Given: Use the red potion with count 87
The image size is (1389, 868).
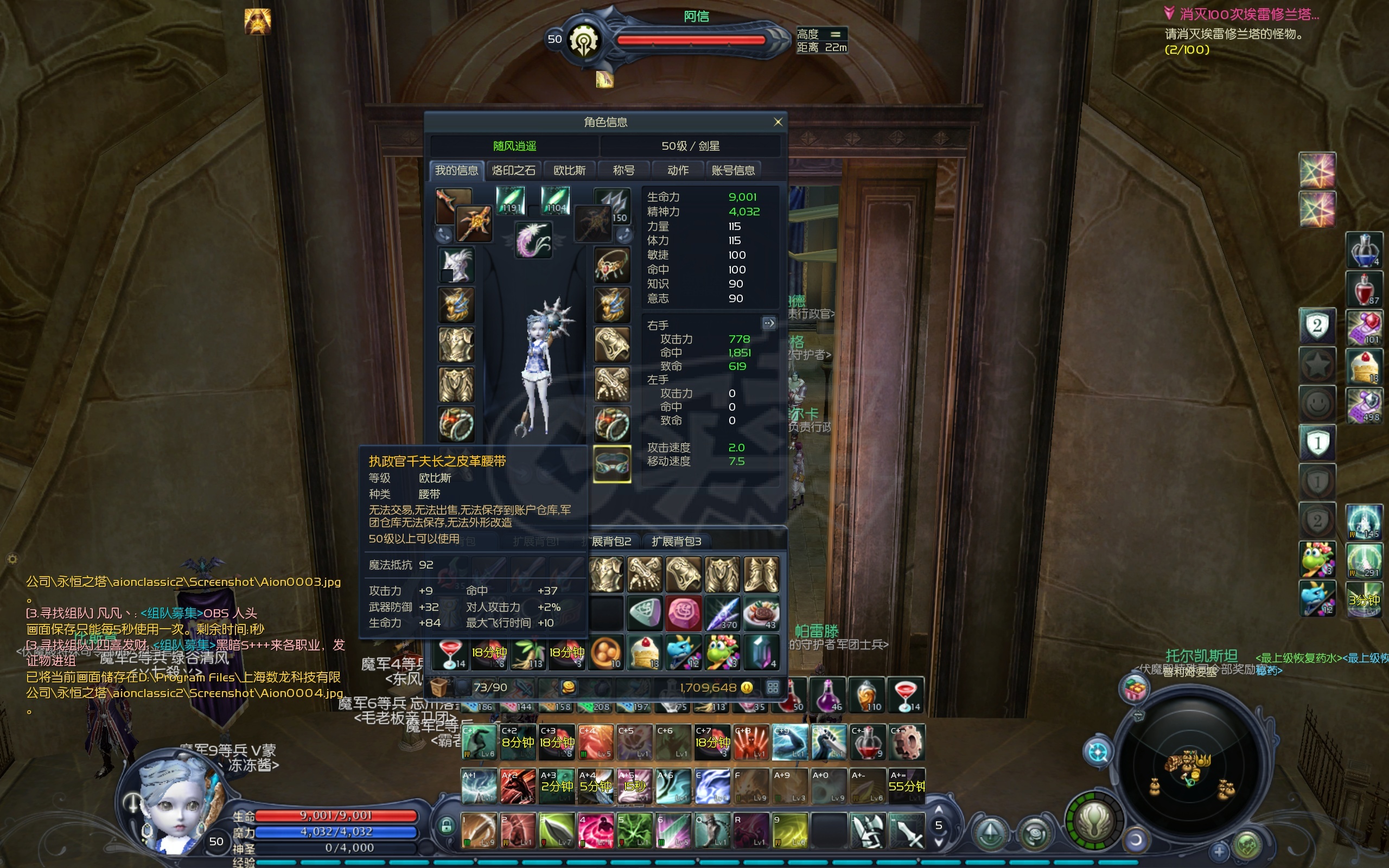Looking at the screenshot, I should pyautogui.click(x=1363, y=289).
